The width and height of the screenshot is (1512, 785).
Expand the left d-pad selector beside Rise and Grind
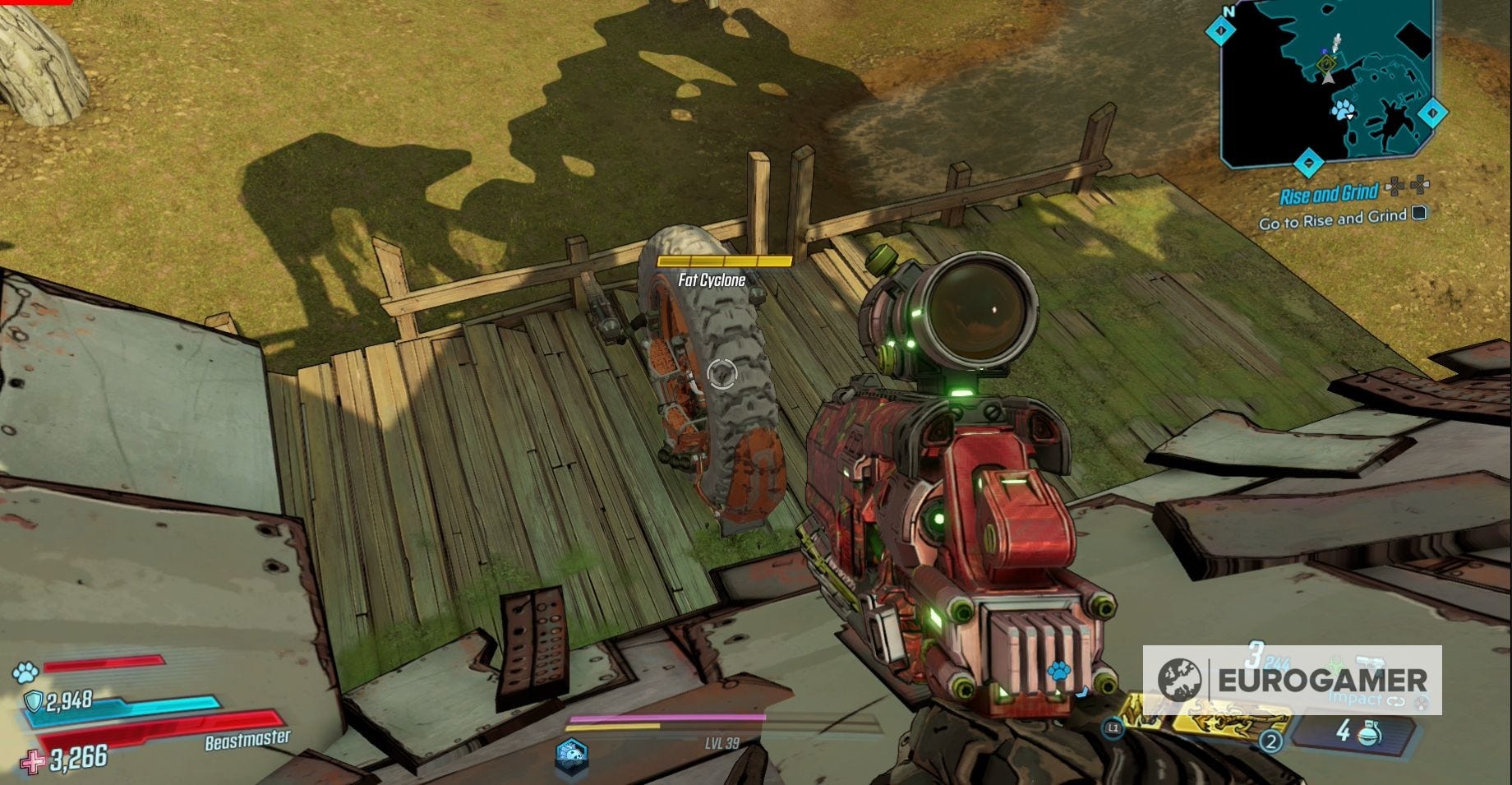pos(1394,187)
